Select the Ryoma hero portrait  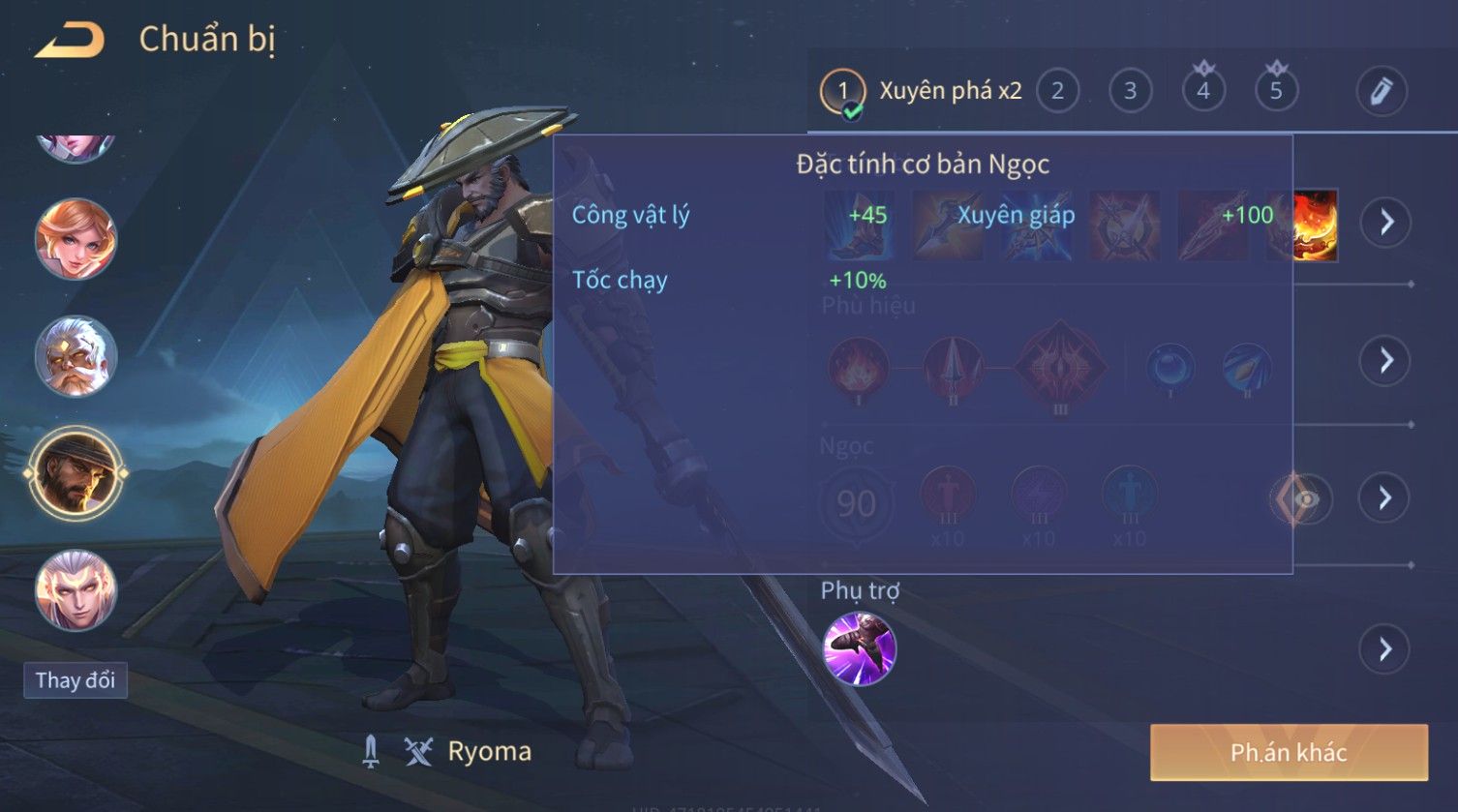coord(76,474)
